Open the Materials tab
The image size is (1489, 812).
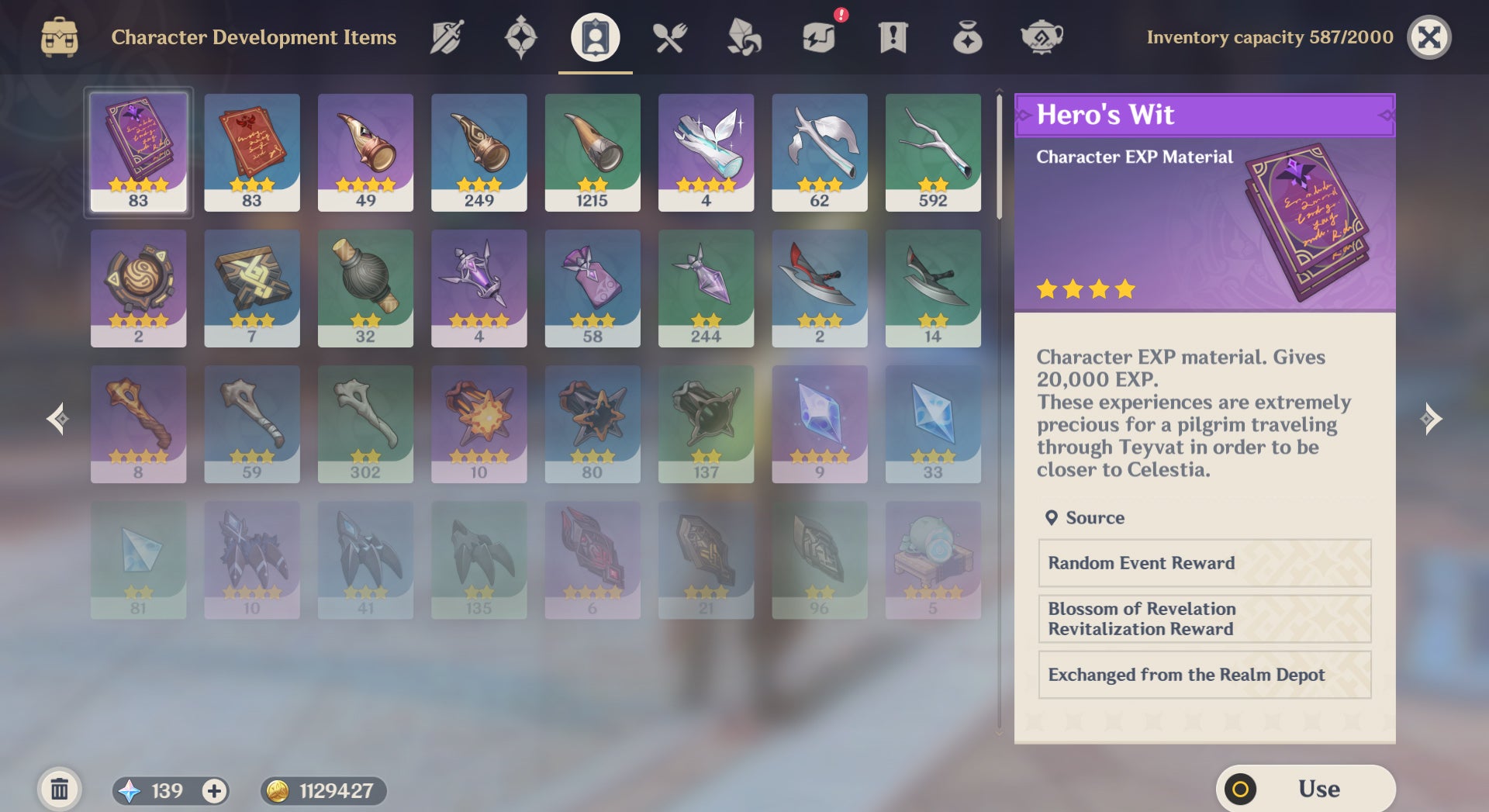click(x=744, y=37)
